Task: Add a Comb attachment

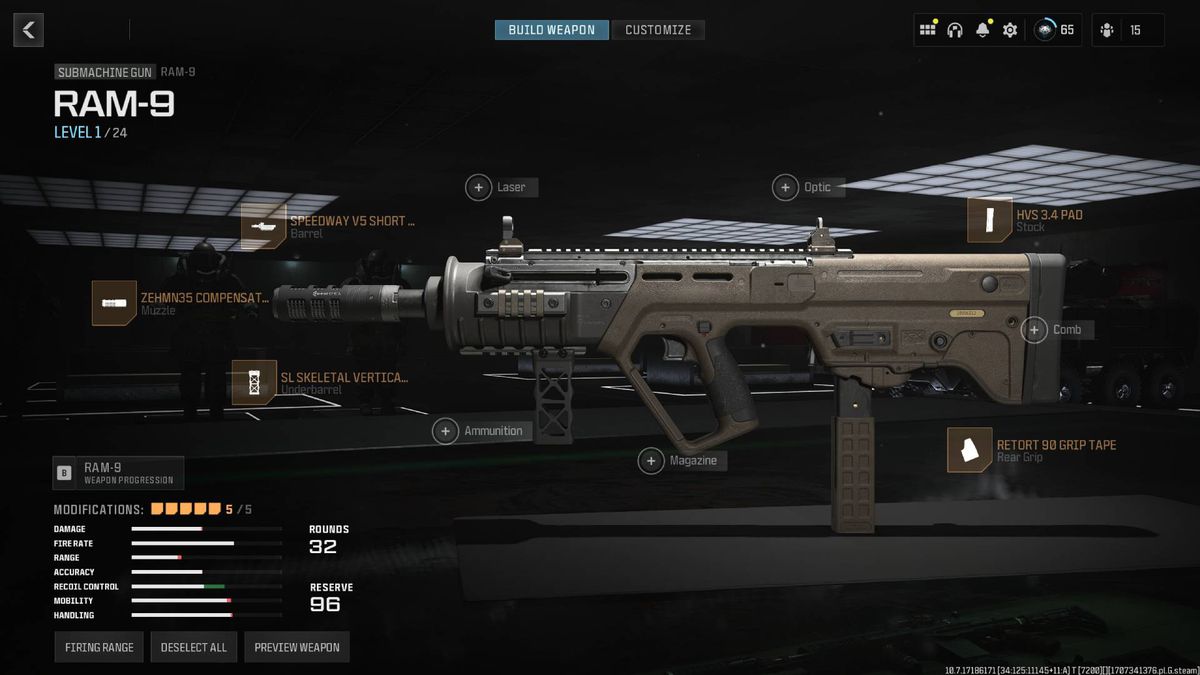Action: [1035, 329]
